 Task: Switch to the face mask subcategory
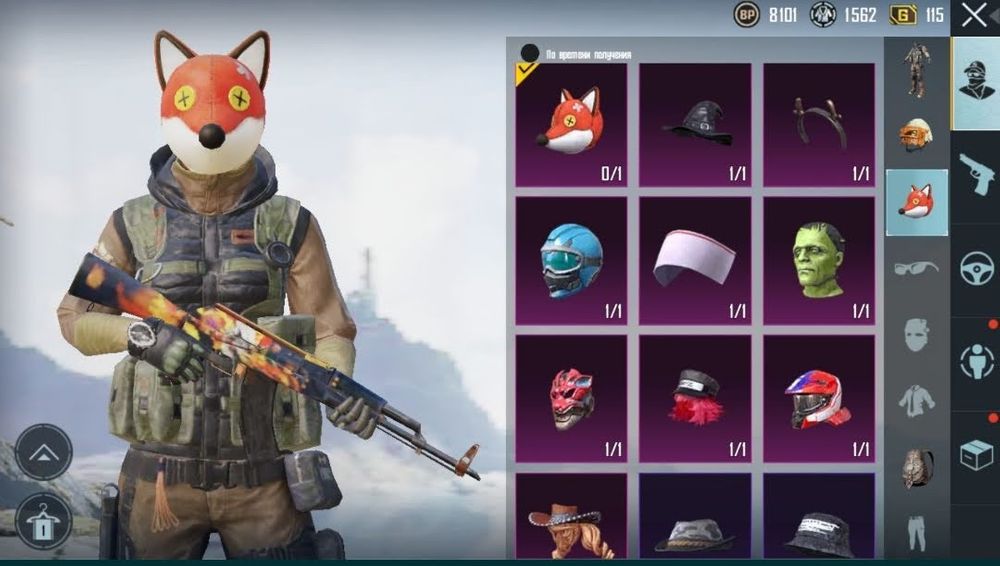pos(916,334)
